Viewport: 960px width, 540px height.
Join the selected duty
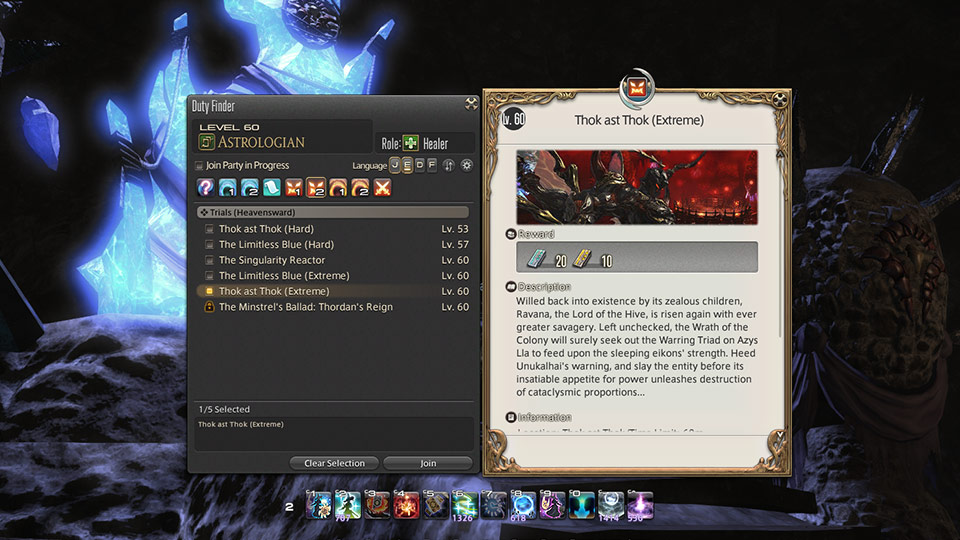[x=428, y=463]
